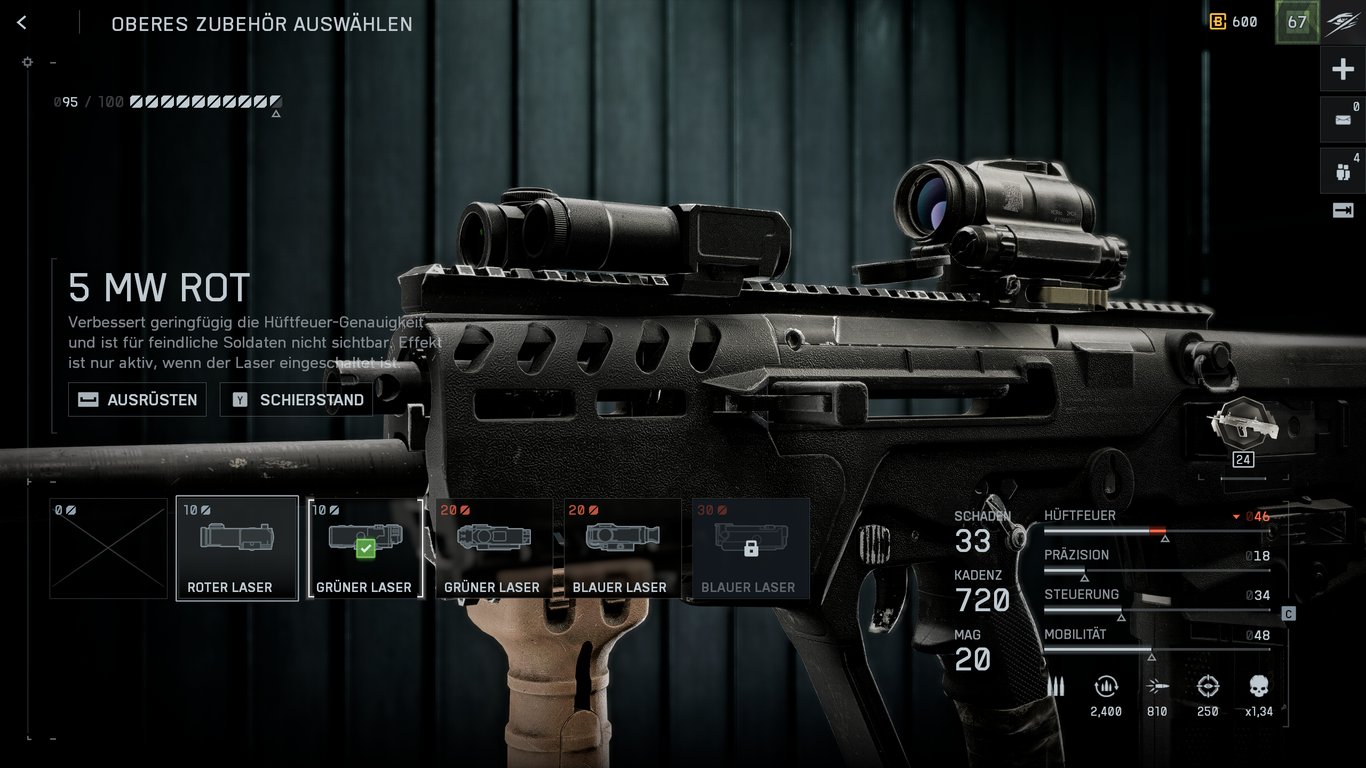Choose the Roter Laser attachment
Viewport: 1366px width, 768px height.
[237, 548]
